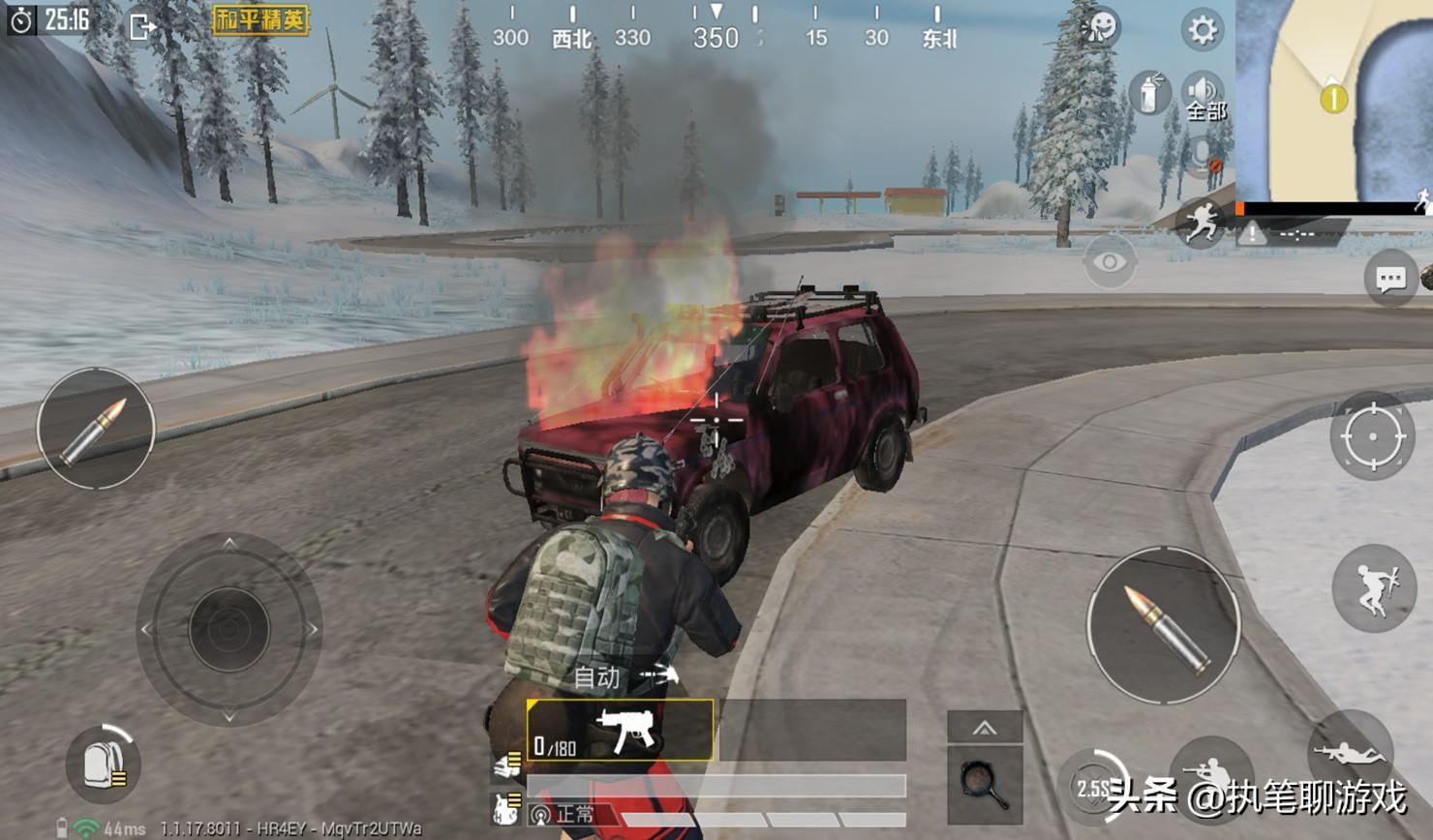The height and width of the screenshot is (840, 1433).
Task: Tap the free-look eye button
Action: [1109, 261]
